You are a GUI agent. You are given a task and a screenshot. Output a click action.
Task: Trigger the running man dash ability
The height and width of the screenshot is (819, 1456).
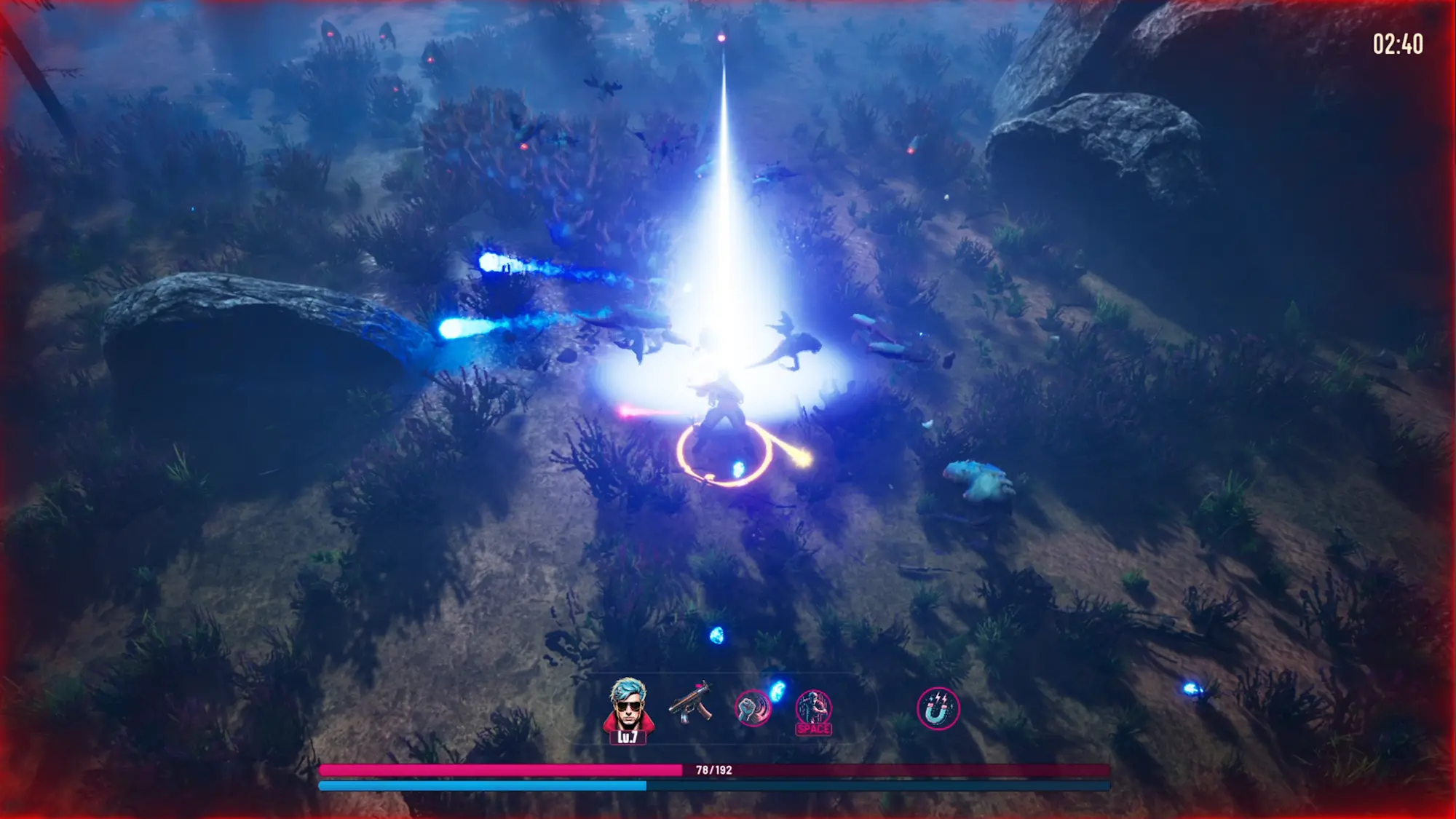click(813, 709)
